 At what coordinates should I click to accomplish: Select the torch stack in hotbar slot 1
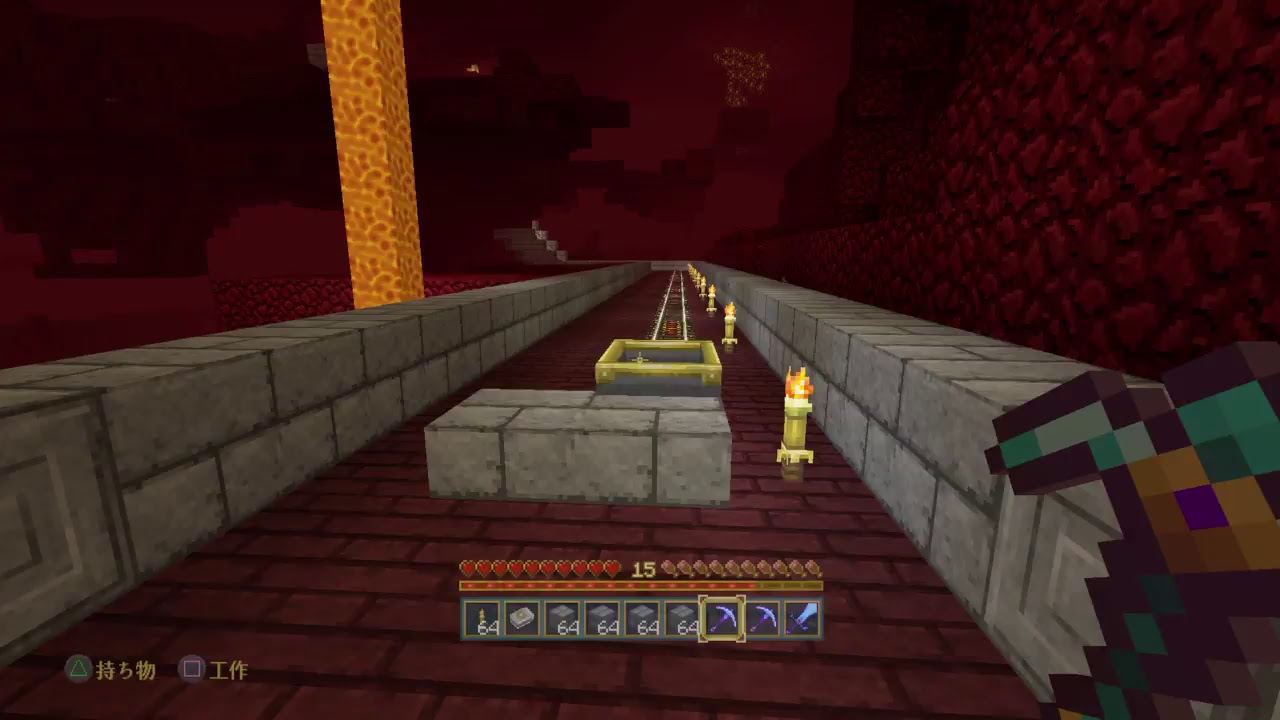[480, 620]
